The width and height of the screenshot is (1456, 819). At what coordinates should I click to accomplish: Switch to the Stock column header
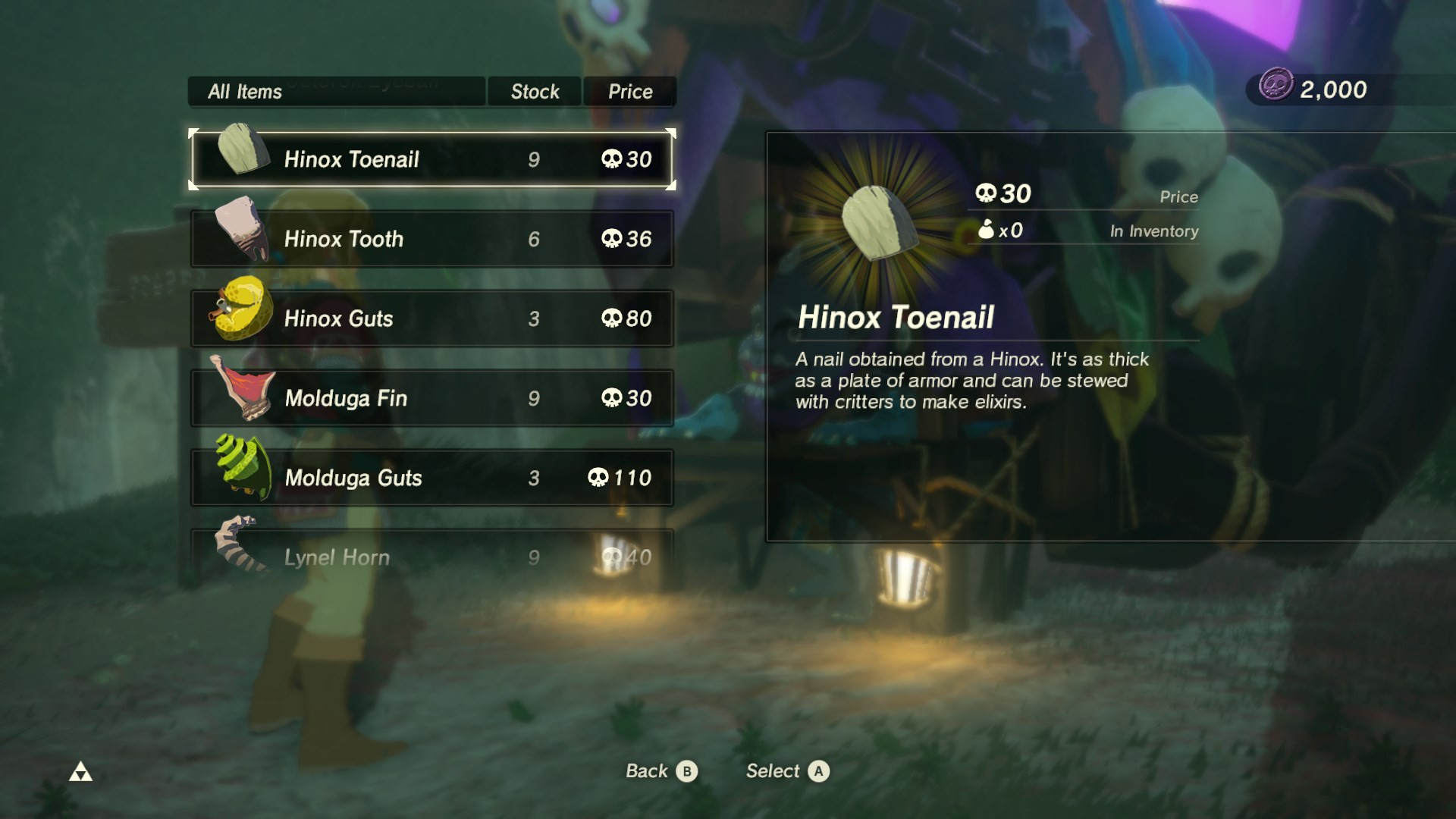pyautogui.click(x=534, y=91)
